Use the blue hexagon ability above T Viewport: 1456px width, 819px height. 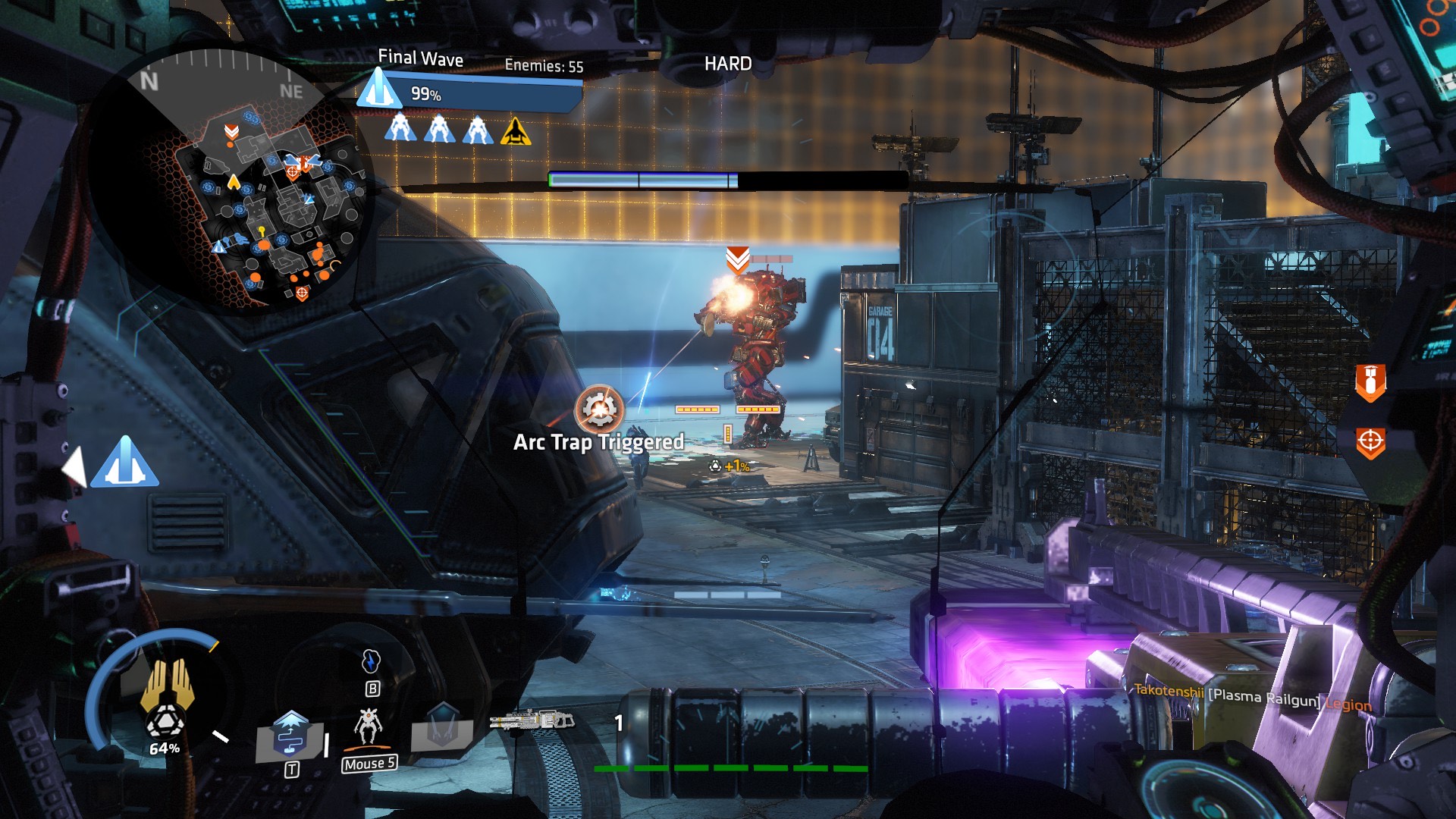(x=290, y=734)
